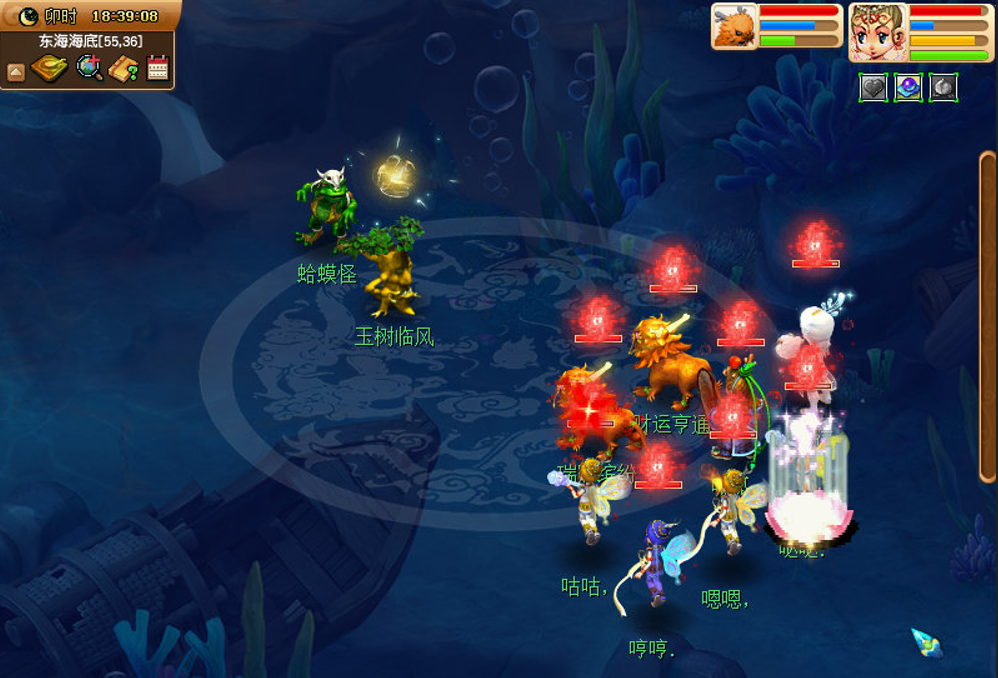Collapse the top-left panel with the arrow button

(x=15, y=71)
